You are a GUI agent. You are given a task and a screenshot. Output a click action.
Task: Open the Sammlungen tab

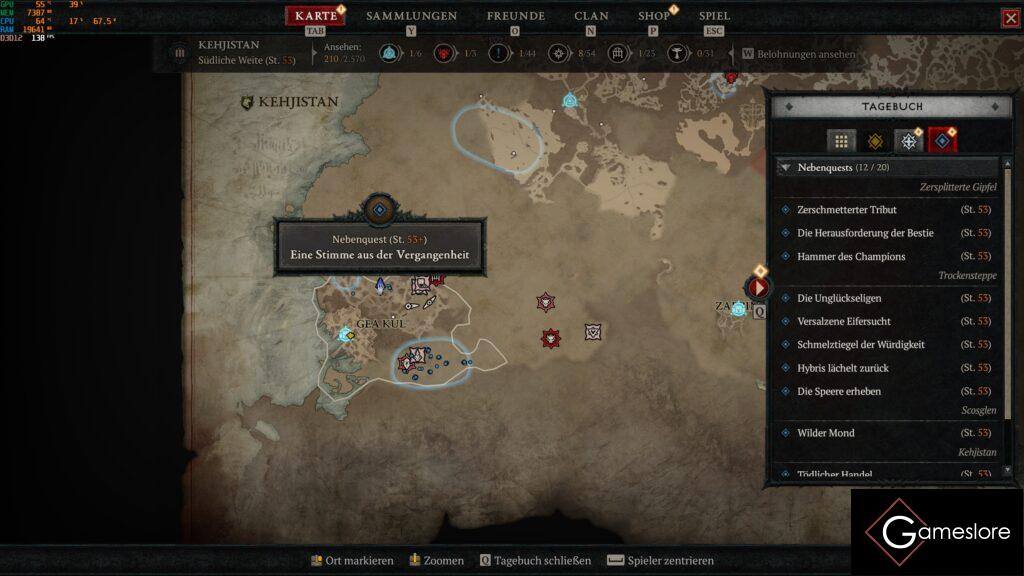pos(411,16)
